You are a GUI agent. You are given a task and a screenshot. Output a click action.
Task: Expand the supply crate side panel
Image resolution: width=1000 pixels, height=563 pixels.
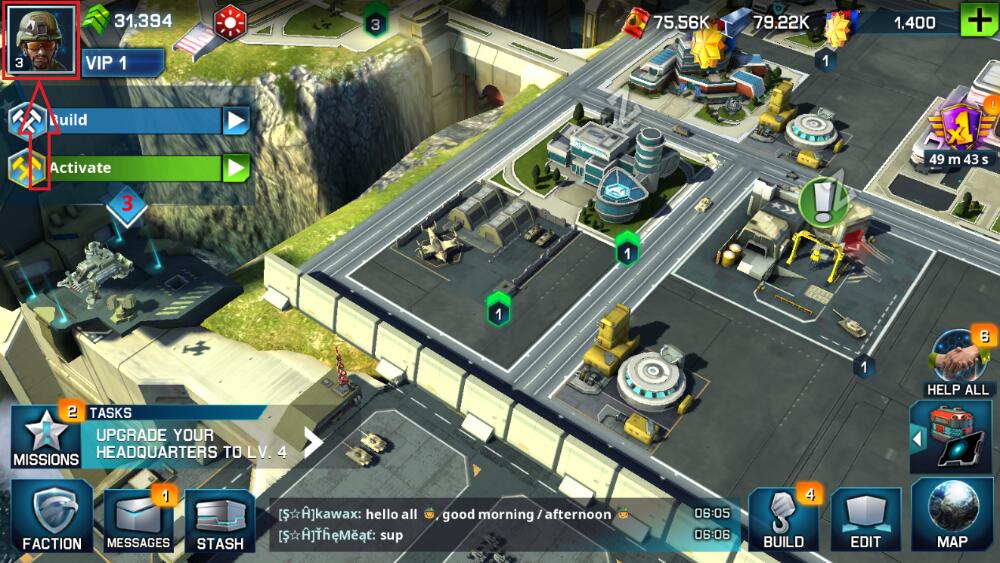click(916, 437)
